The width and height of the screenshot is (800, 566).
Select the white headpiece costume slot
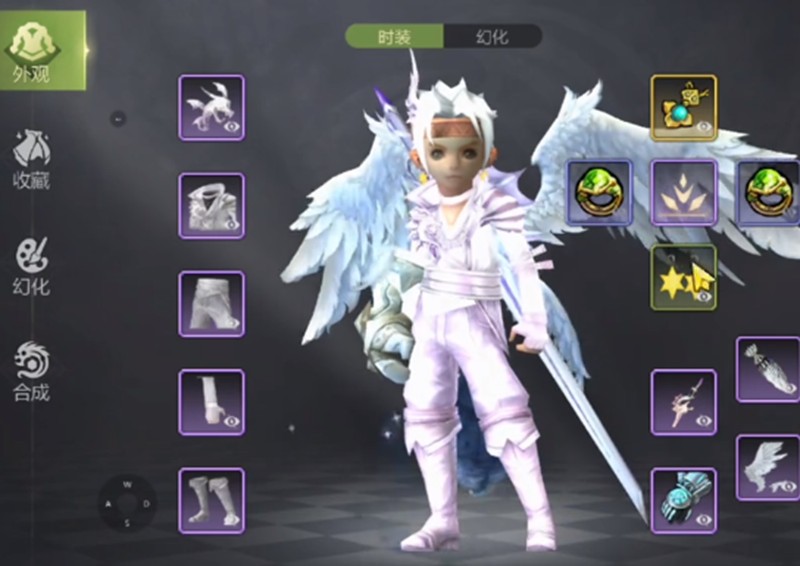click(x=211, y=107)
